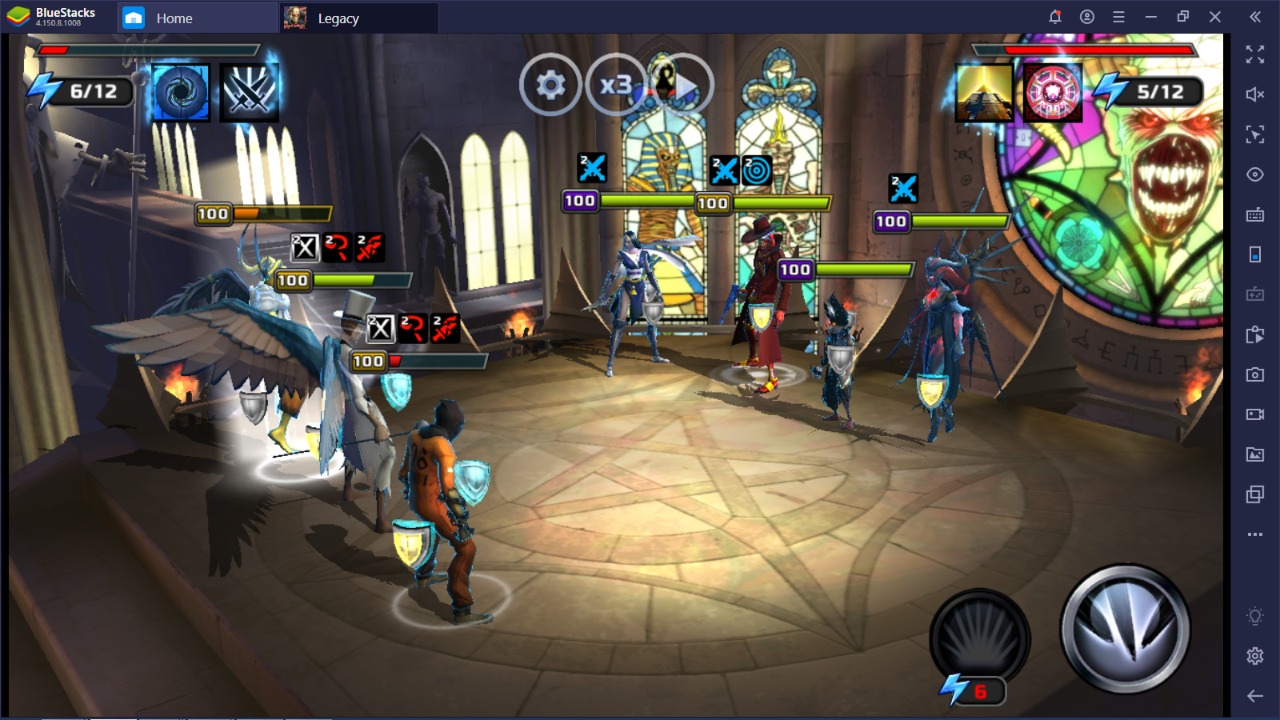The width and height of the screenshot is (1280, 720).
Task: Use the basic attack claw button
Action: click(1125, 629)
